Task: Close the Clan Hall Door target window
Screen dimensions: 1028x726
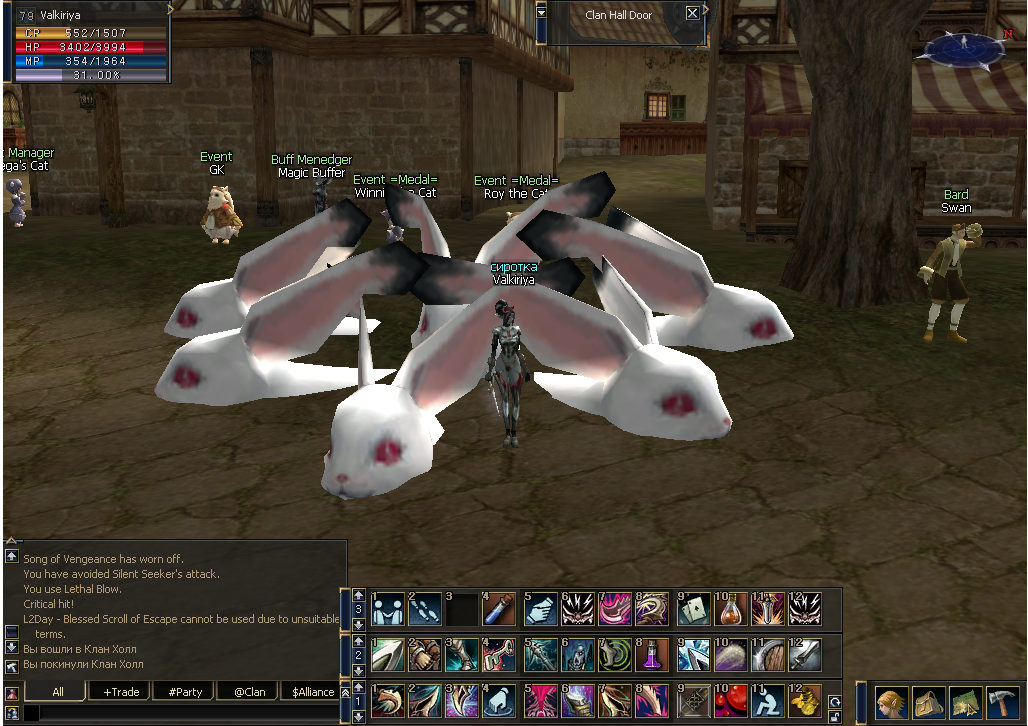Action: pyautogui.click(x=693, y=13)
